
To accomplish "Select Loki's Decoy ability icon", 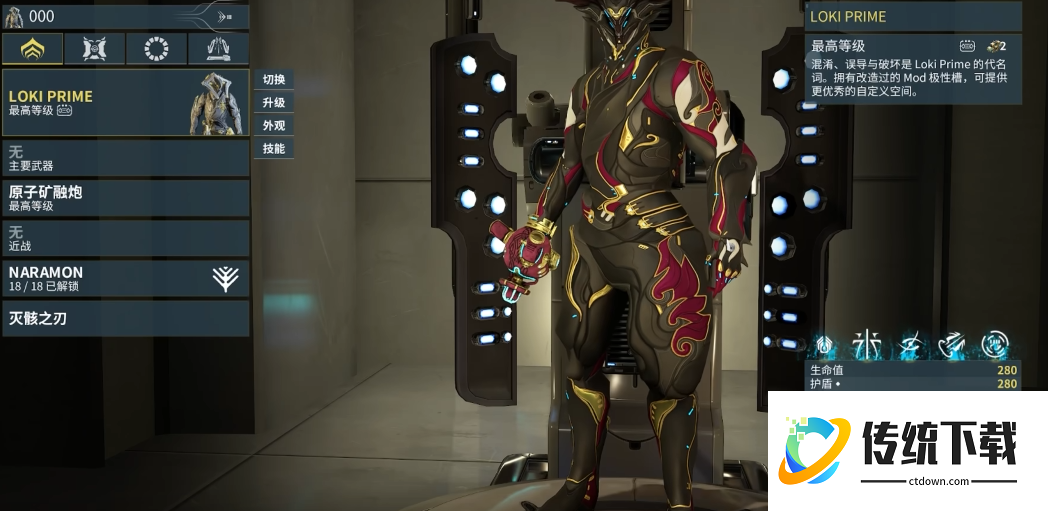I will click(x=866, y=346).
